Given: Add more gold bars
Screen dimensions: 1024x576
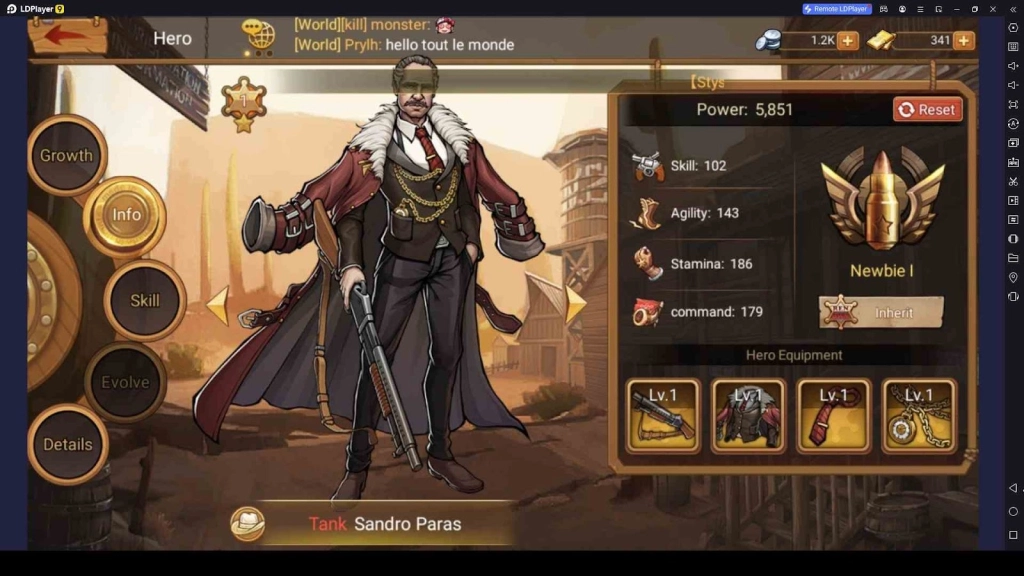Looking at the screenshot, I should click(x=963, y=41).
